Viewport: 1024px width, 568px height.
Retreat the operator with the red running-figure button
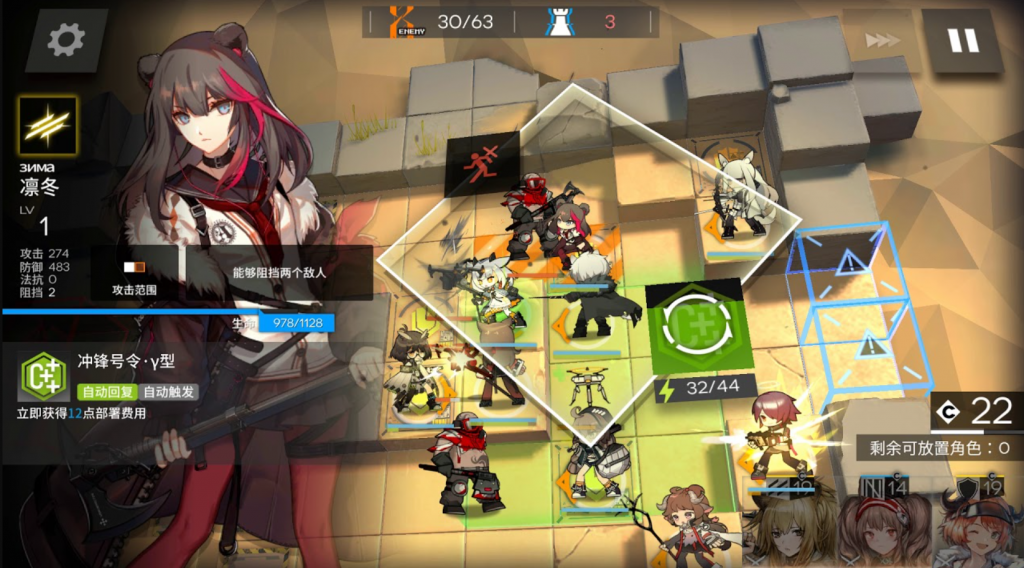point(483,160)
